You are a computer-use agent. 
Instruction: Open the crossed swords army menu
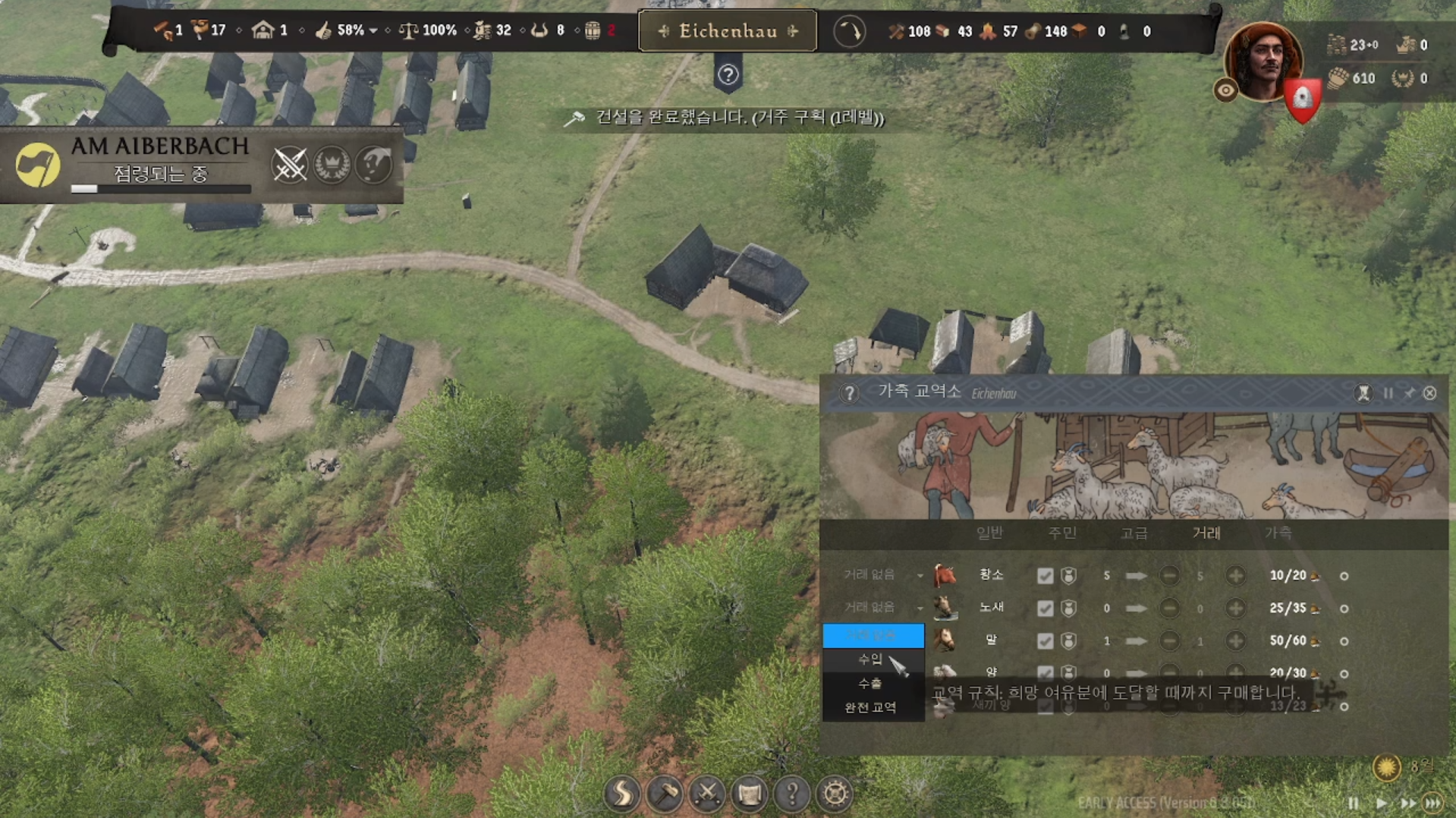click(x=707, y=794)
